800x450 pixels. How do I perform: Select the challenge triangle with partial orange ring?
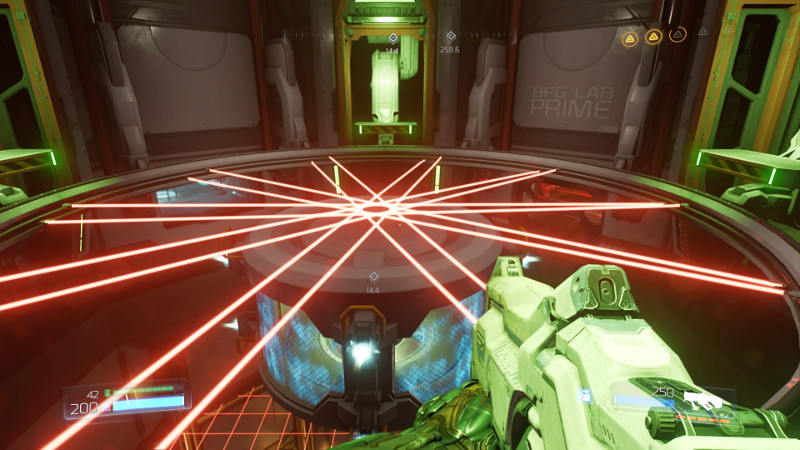coord(678,36)
